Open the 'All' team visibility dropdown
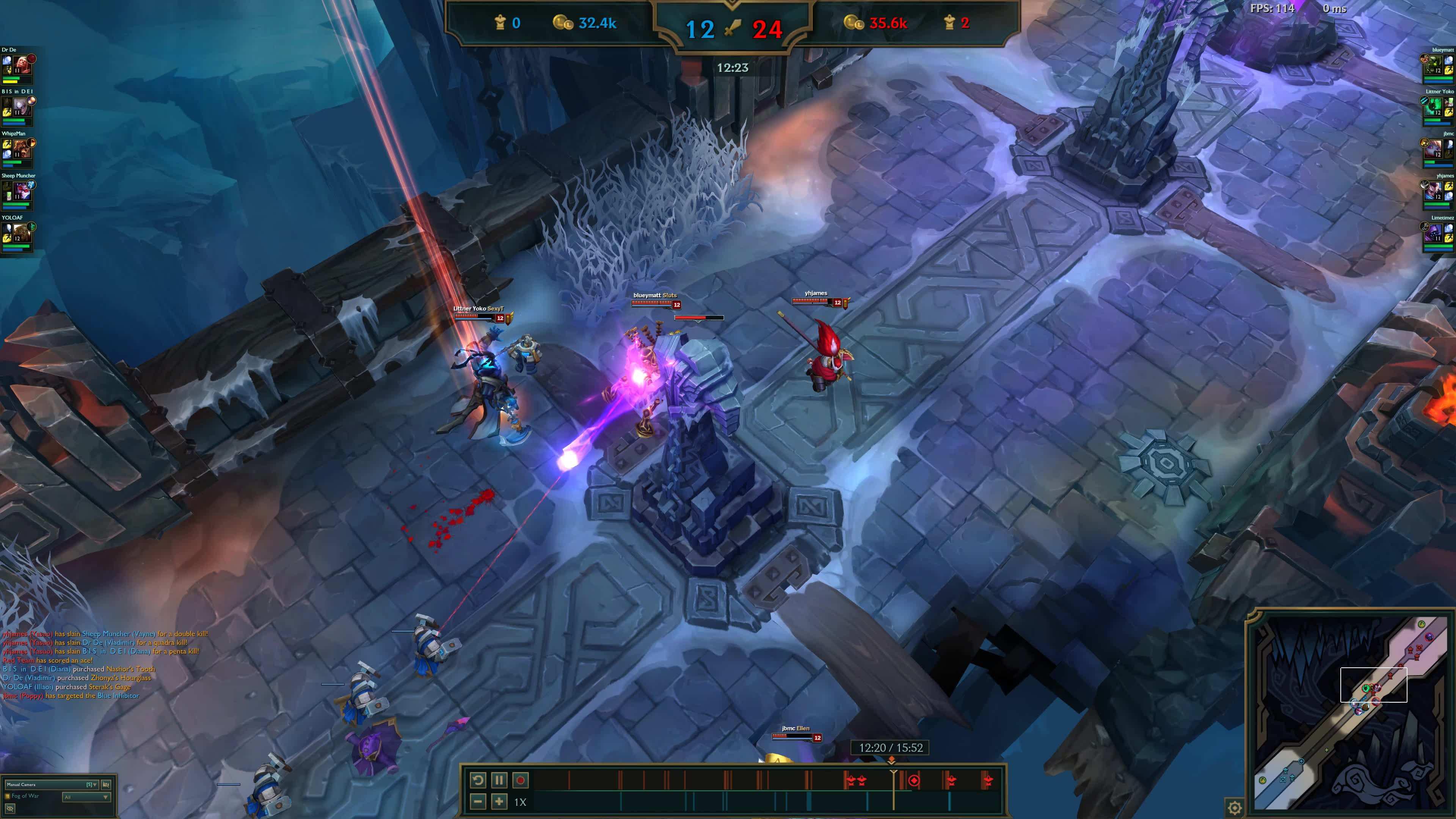The width and height of the screenshot is (1456, 819). click(x=86, y=797)
